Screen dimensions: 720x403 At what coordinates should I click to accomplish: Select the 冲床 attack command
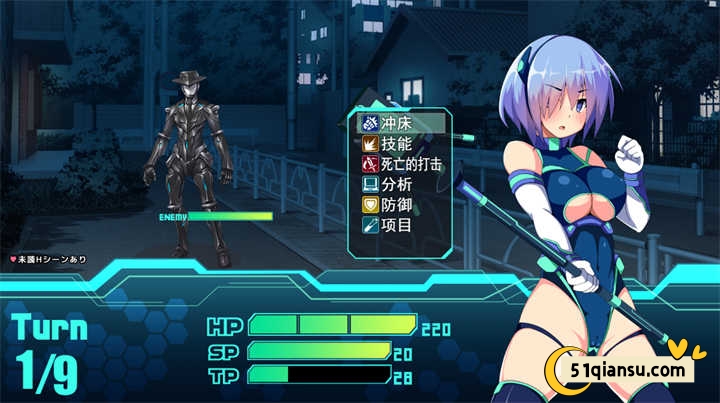pos(397,124)
